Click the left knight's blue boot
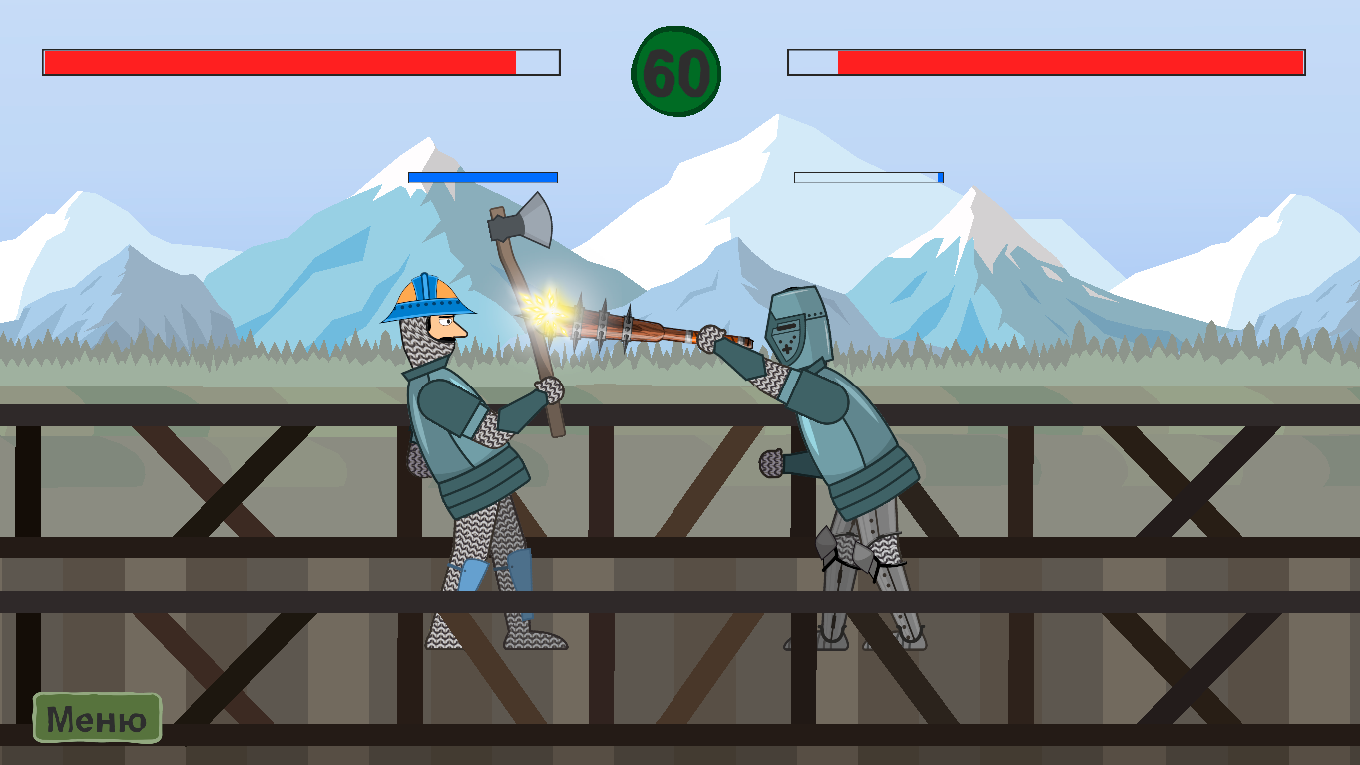The width and height of the screenshot is (1360, 765). pyautogui.click(x=520, y=570)
